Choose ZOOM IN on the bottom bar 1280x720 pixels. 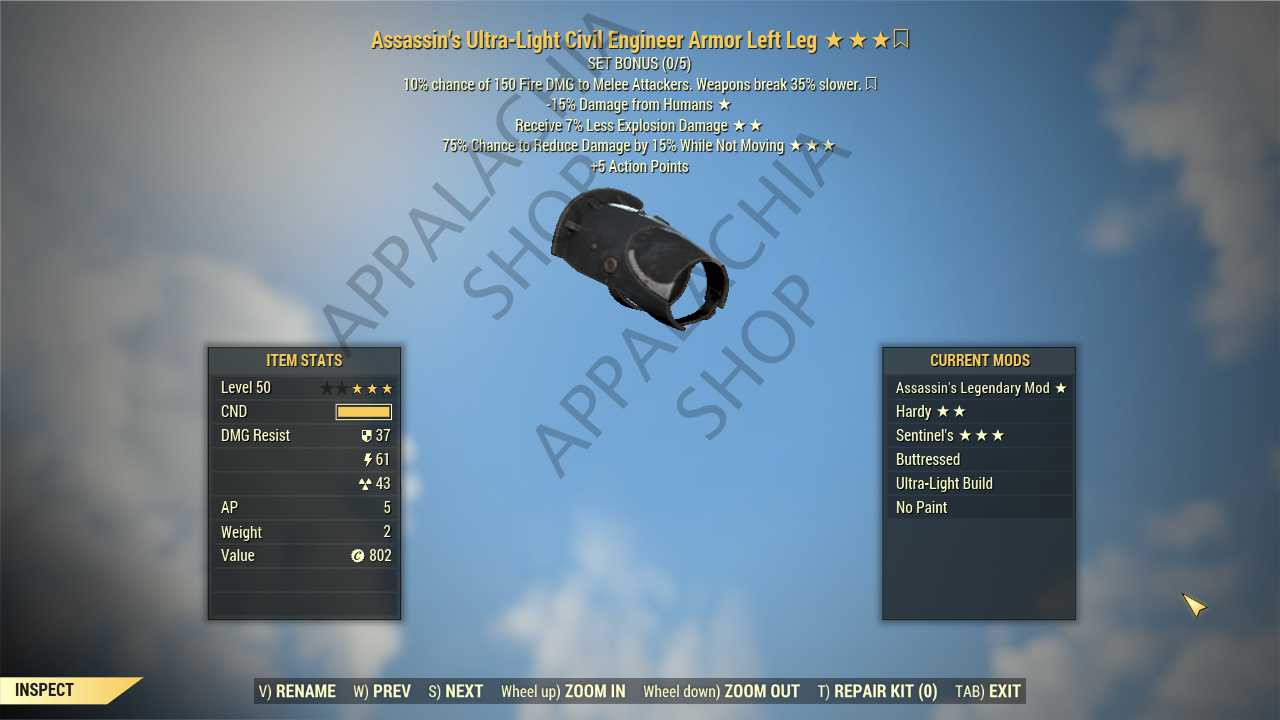[x=563, y=691]
